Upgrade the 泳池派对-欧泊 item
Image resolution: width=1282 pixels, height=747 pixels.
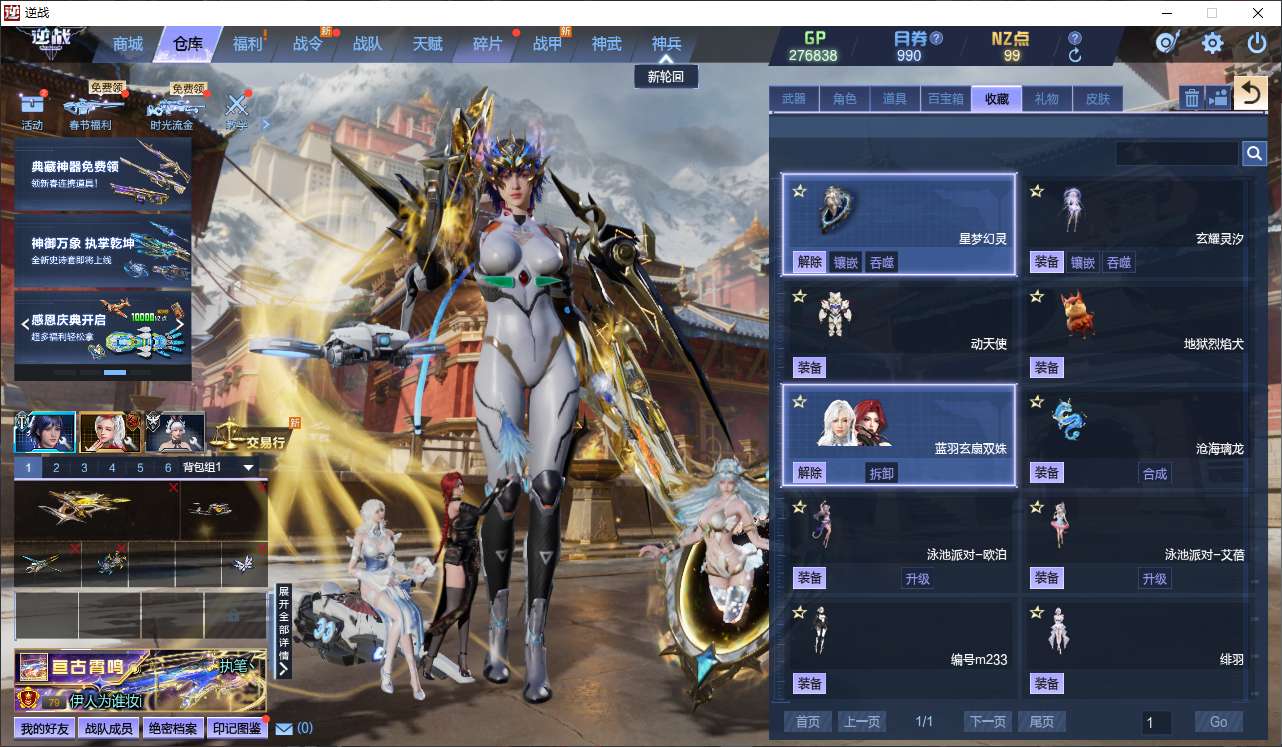pos(917,578)
